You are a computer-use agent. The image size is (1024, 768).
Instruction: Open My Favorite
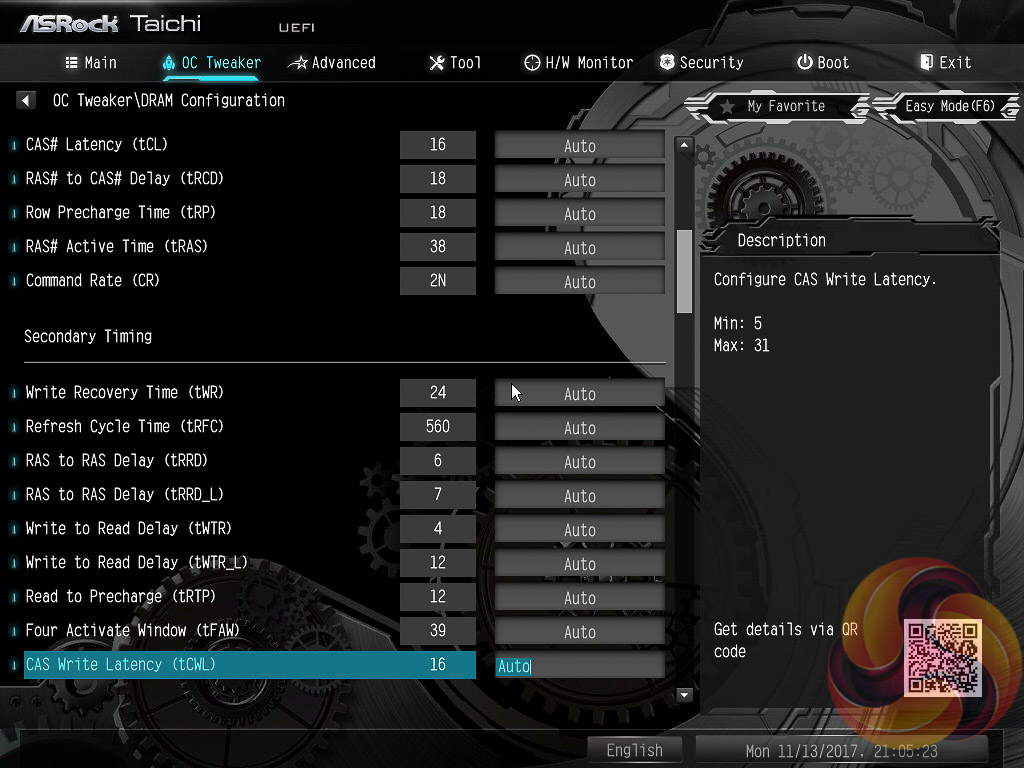(774, 106)
